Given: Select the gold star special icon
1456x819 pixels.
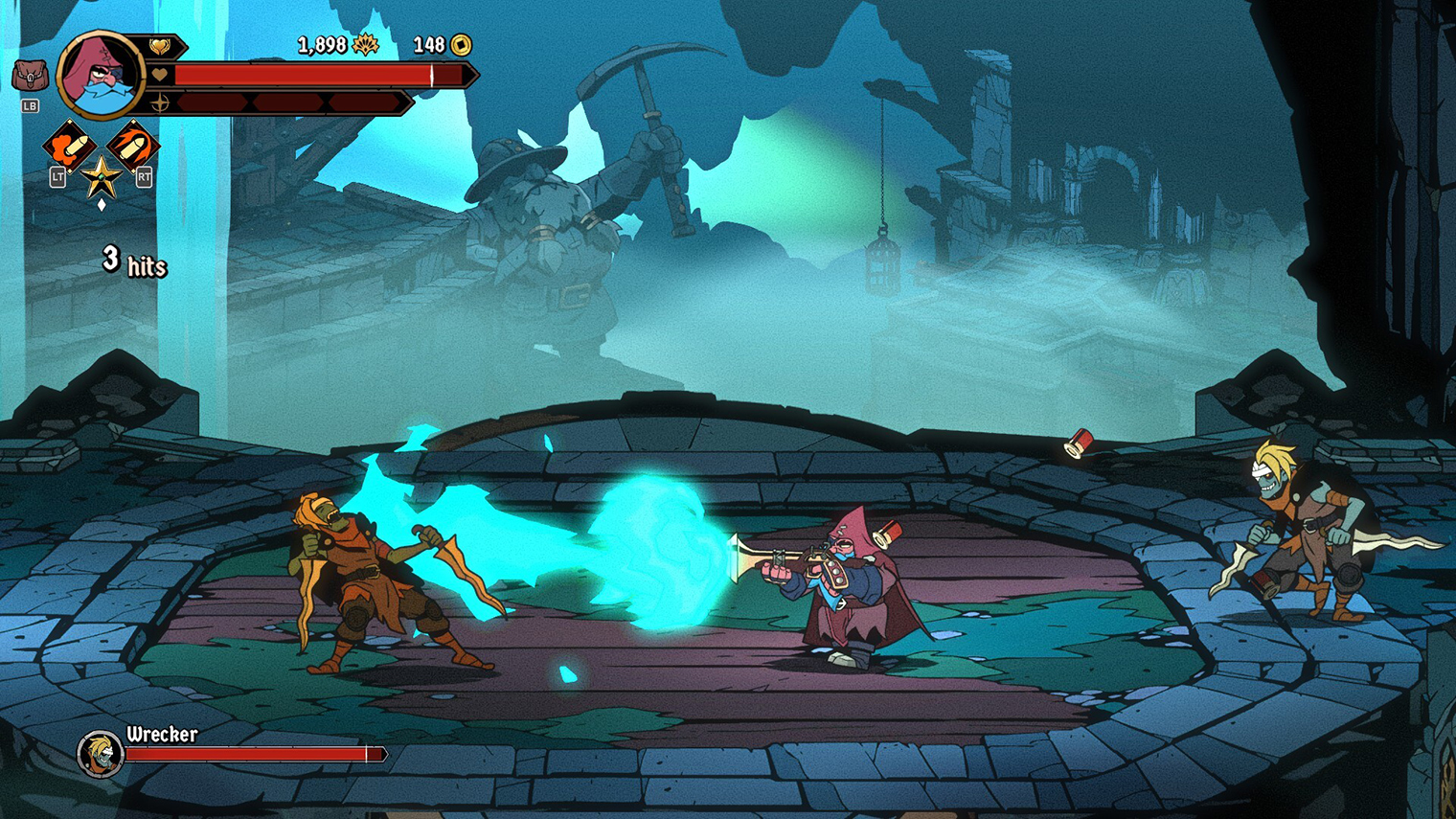Looking at the screenshot, I should click(x=101, y=177).
